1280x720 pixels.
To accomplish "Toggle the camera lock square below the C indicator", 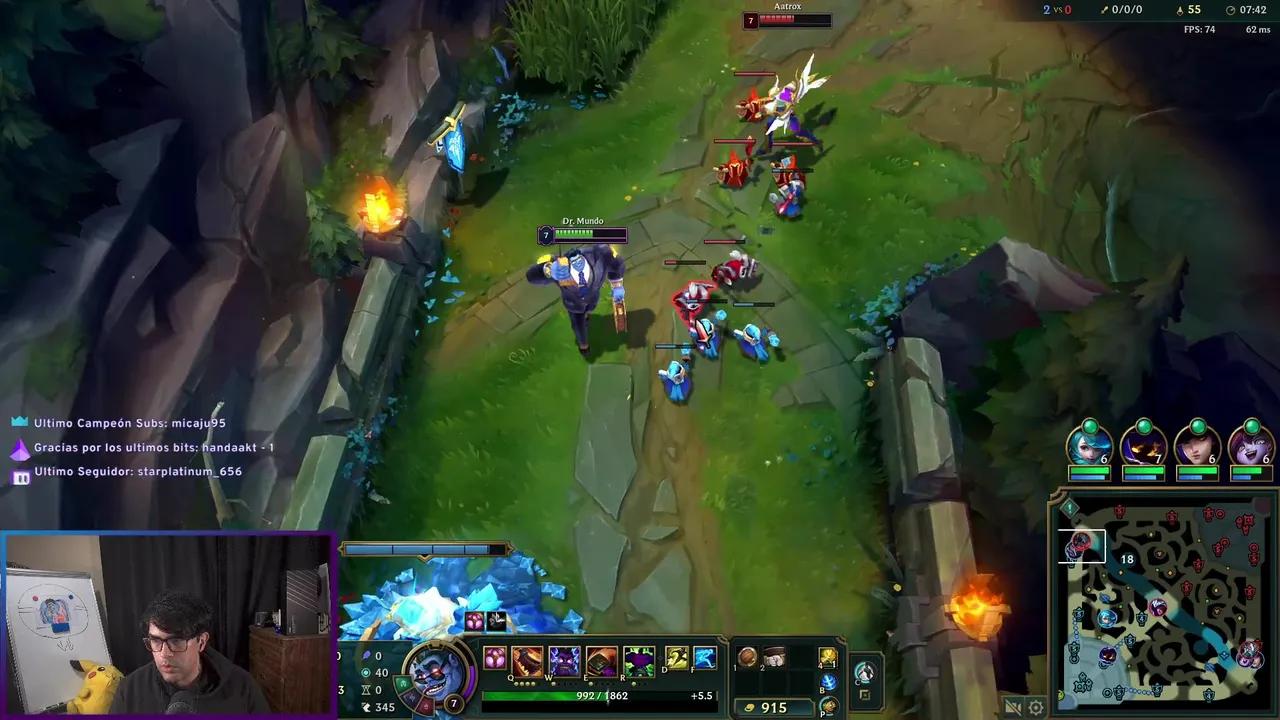I will pyautogui.click(x=864, y=693).
